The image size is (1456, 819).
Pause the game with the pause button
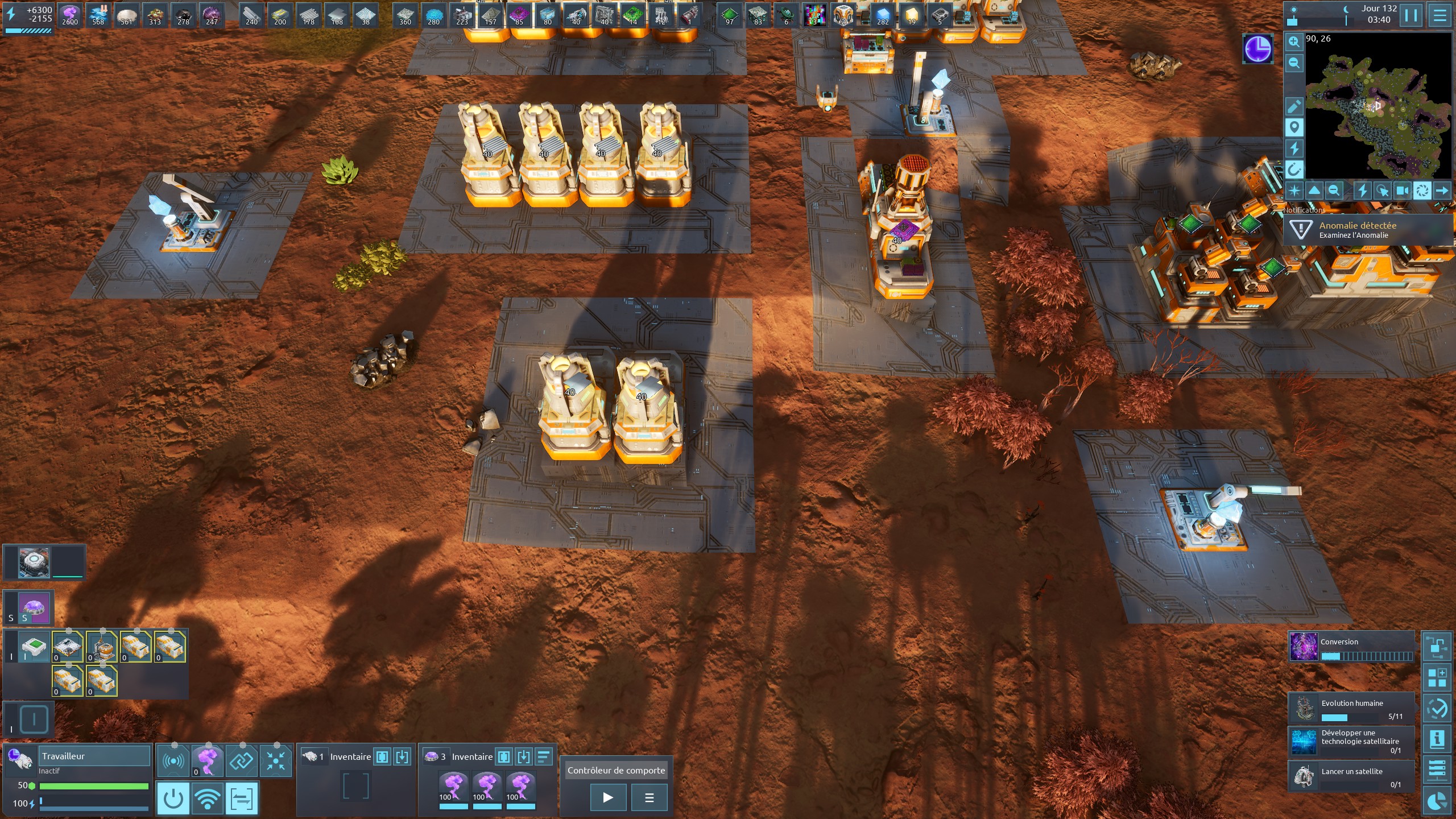click(1411, 15)
